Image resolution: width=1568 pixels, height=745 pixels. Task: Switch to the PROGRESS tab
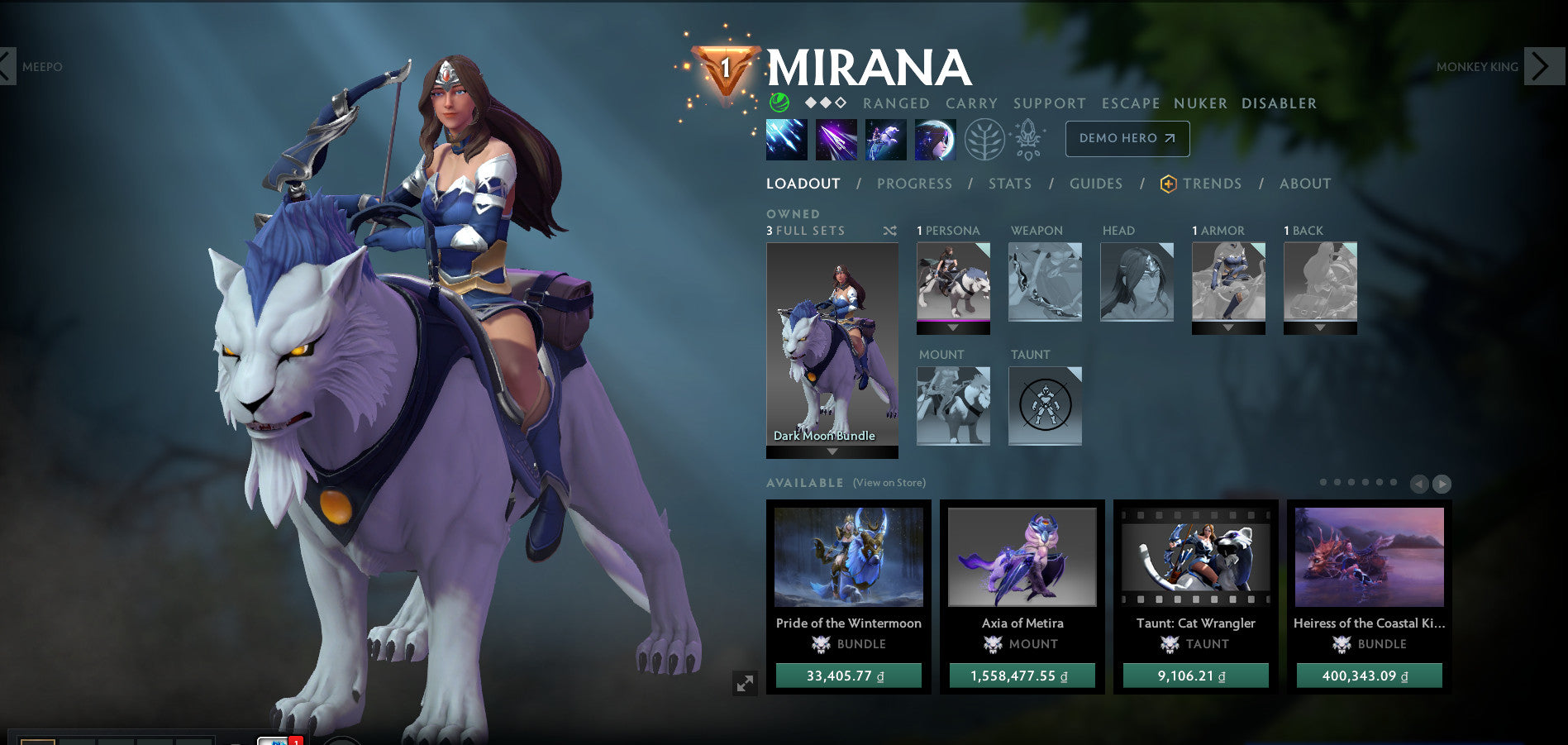click(914, 184)
